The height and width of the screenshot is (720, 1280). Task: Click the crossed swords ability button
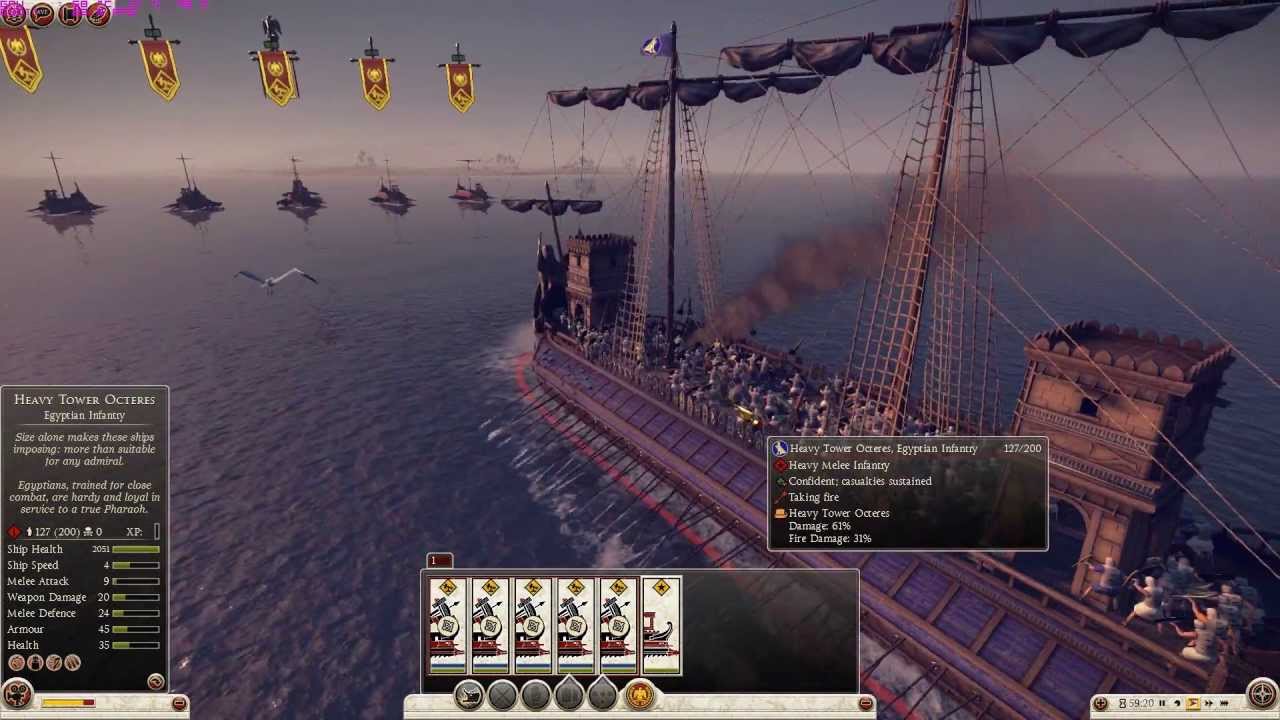[x=502, y=694]
